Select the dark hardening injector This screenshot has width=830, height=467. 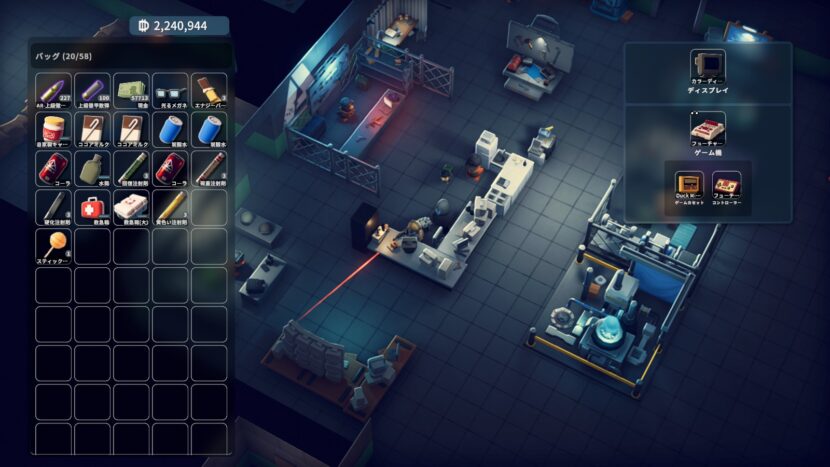(53, 207)
